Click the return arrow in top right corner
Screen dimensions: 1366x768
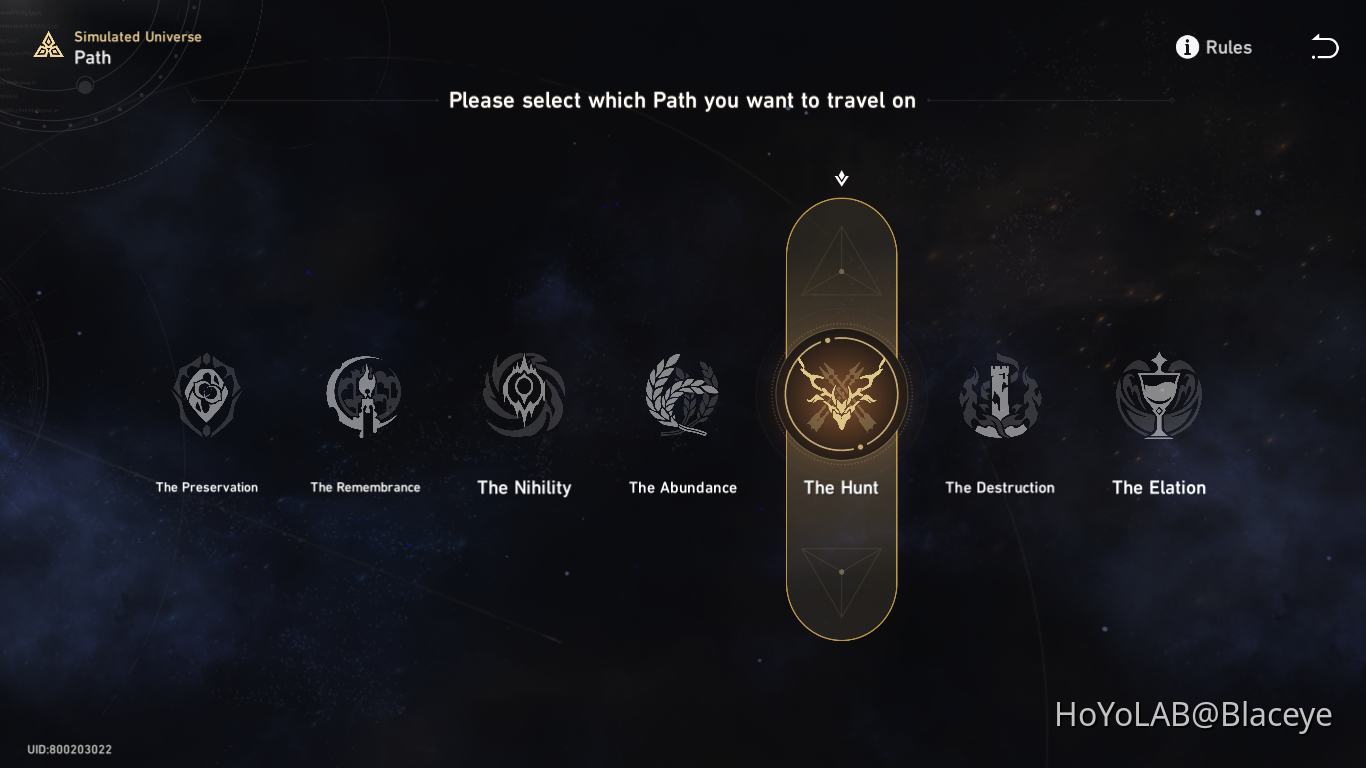point(1324,46)
